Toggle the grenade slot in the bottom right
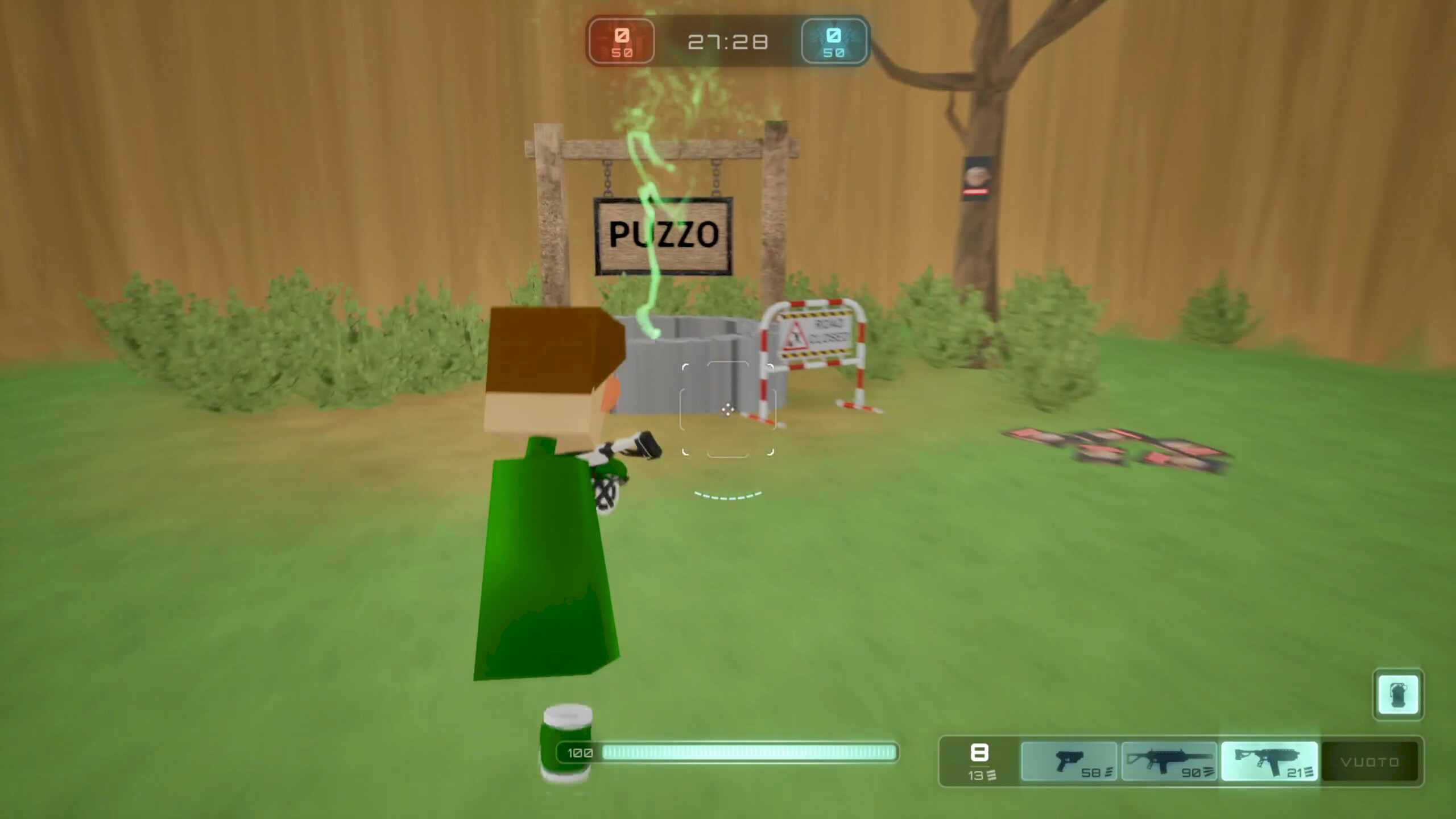1456x819 pixels. point(1398,695)
